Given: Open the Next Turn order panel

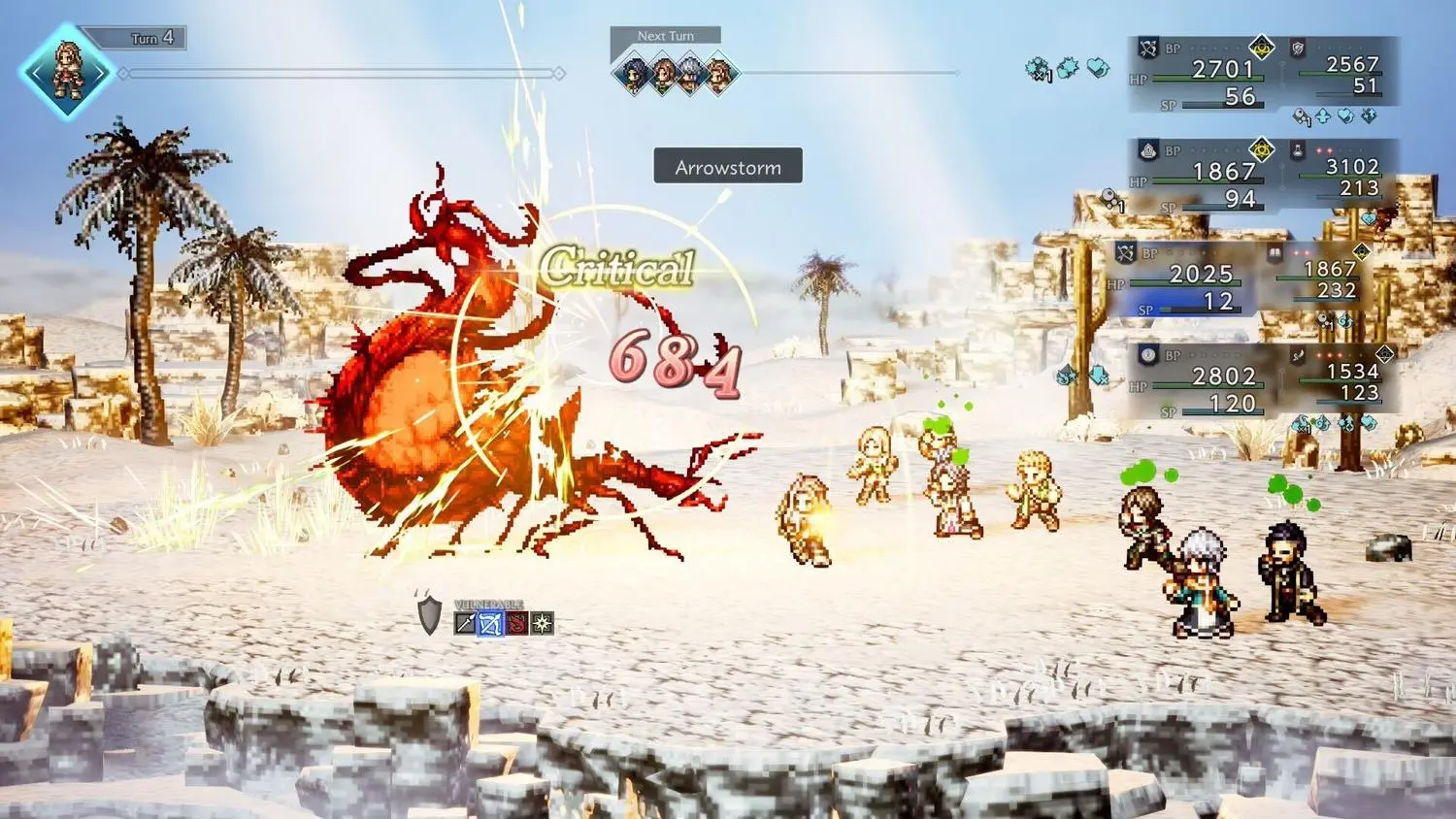Looking at the screenshot, I should pyautogui.click(x=667, y=35).
